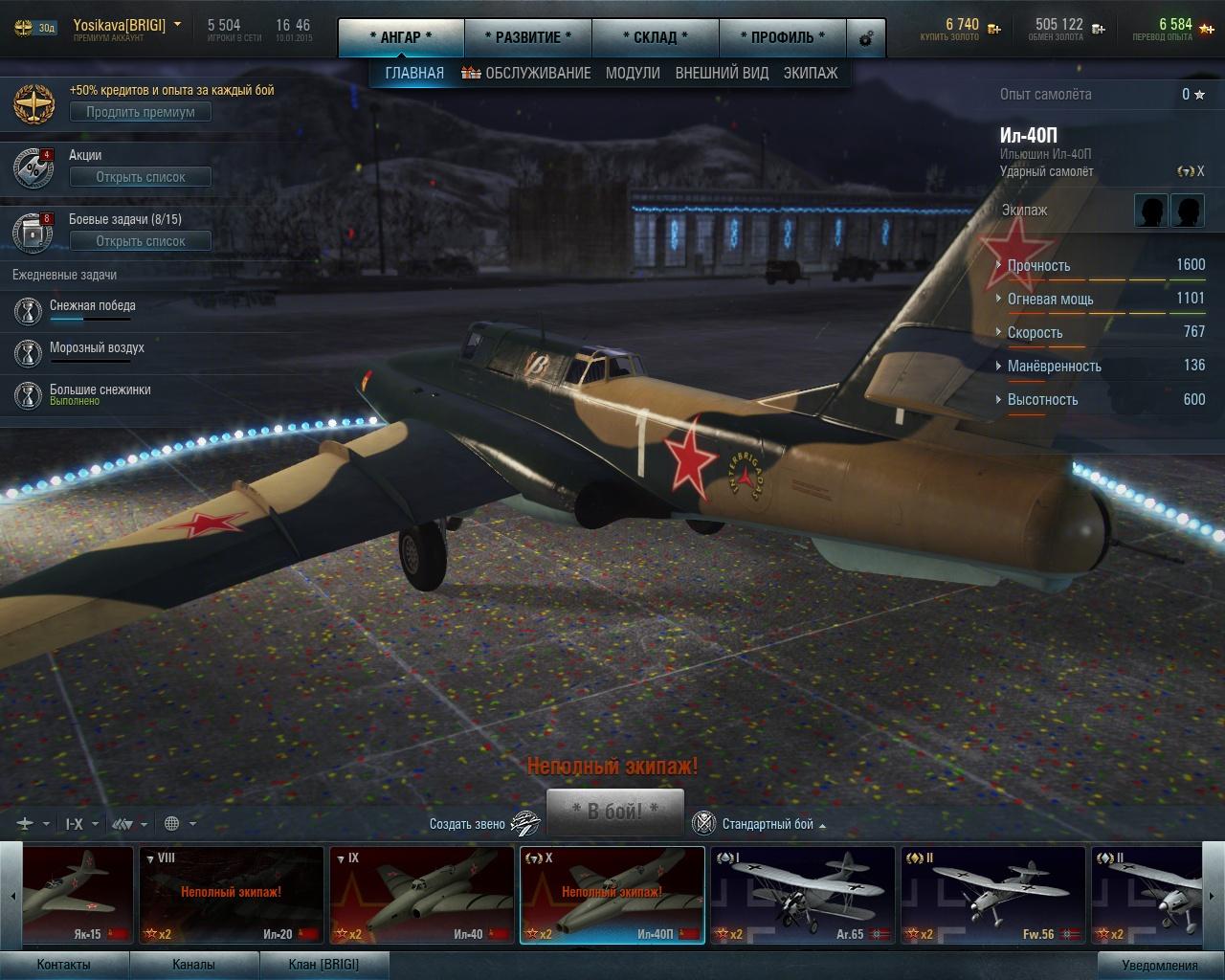This screenshot has height=980, width=1225.
Task: Open the СКЛАД tab
Action: tap(655, 37)
